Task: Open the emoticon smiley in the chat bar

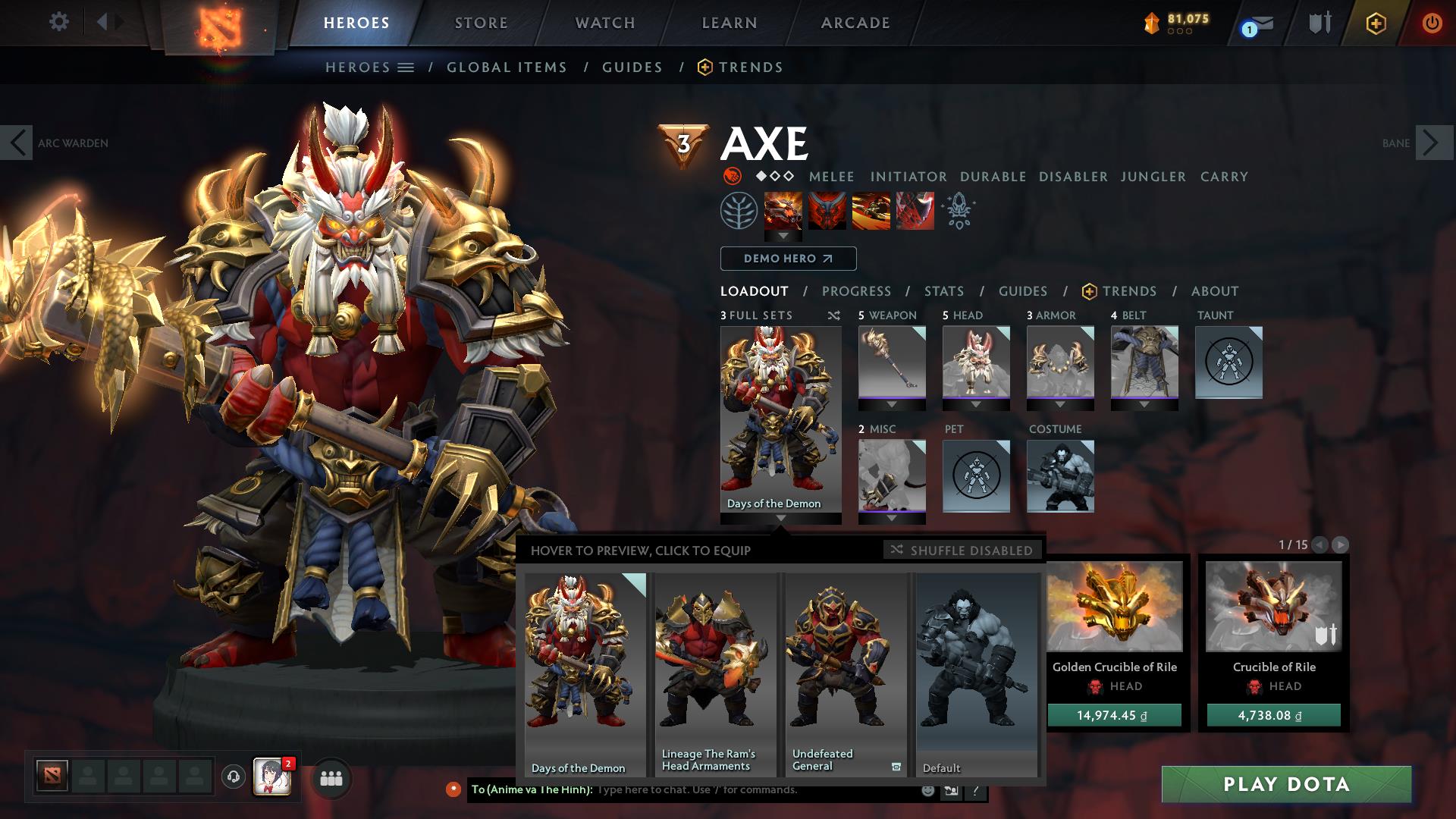Action: pyautogui.click(x=927, y=790)
